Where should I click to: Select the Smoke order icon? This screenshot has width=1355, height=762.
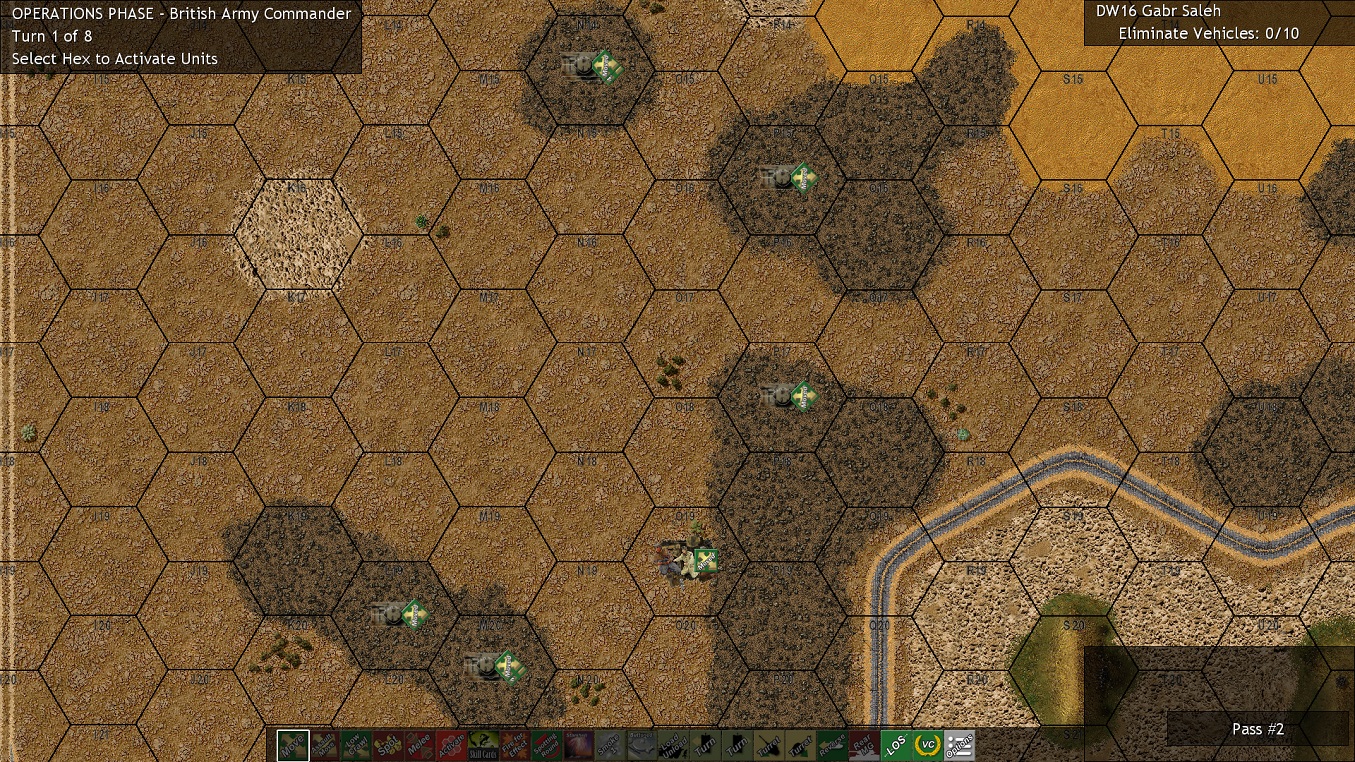610,744
